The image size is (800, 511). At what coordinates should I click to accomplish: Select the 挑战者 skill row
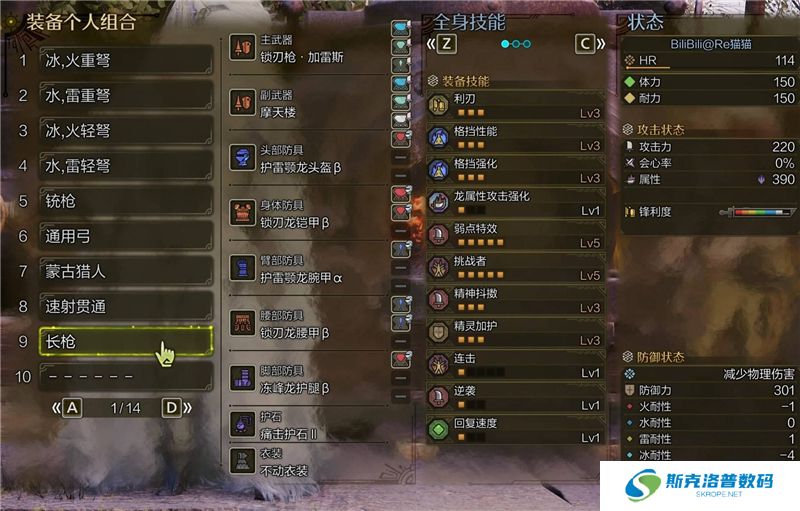click(514, 268)
